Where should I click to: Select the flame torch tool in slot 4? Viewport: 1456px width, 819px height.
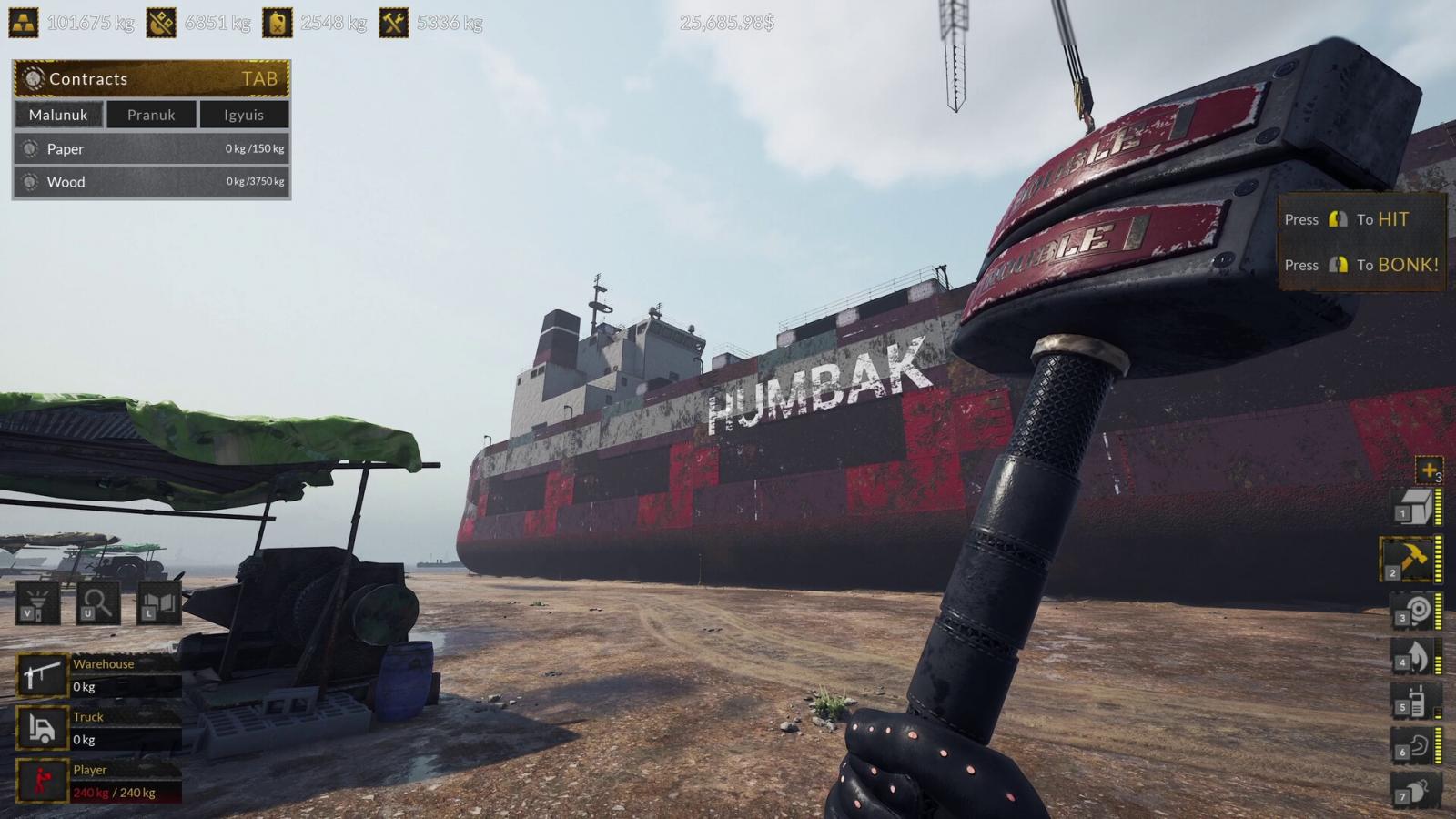point(1415,655)
